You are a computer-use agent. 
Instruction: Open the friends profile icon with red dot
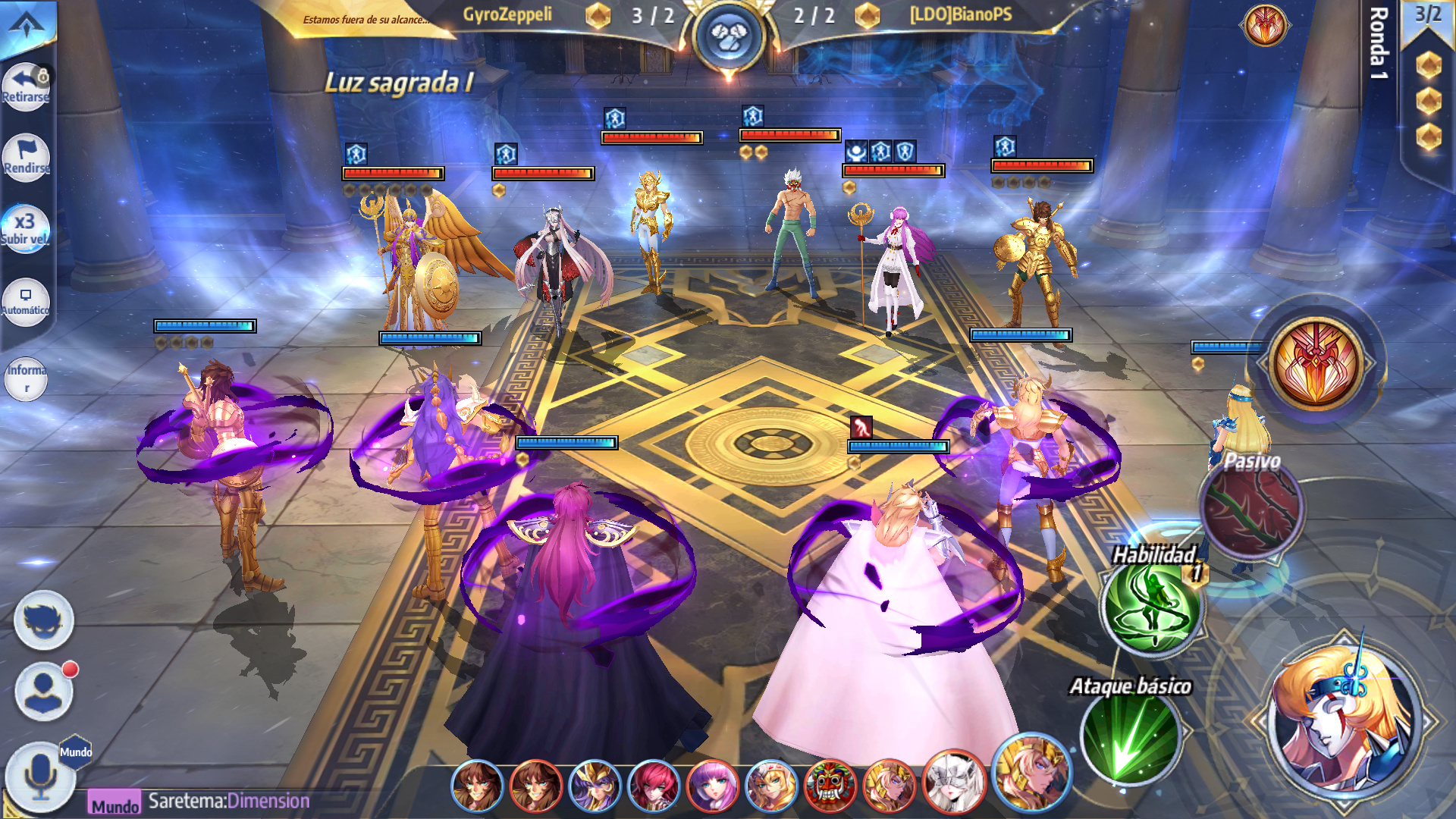tap(44, 691)
